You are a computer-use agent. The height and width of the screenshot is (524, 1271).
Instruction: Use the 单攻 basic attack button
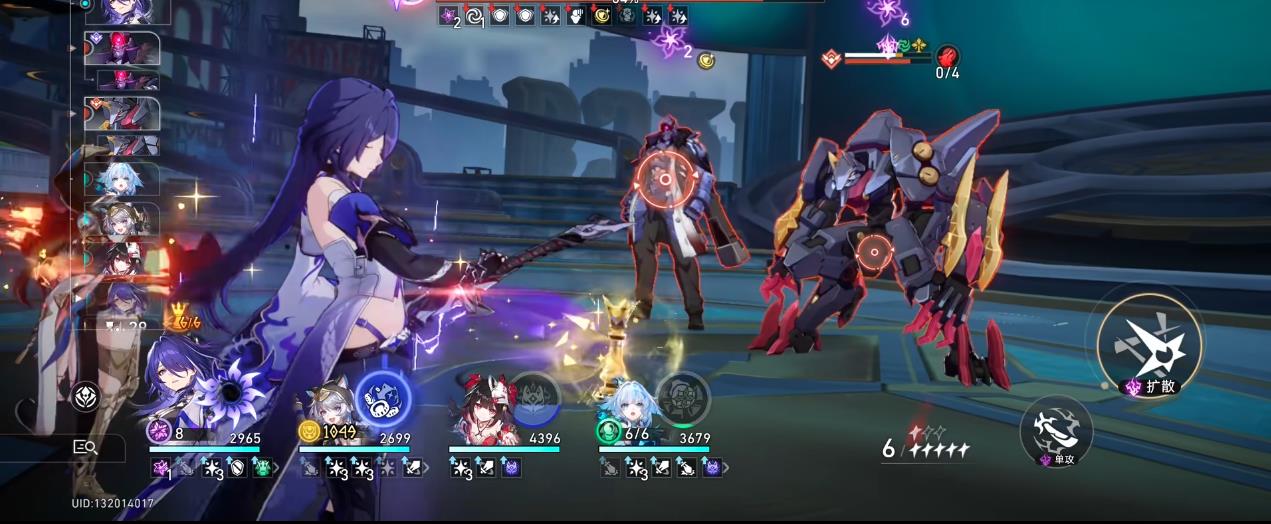(1056, 429)
